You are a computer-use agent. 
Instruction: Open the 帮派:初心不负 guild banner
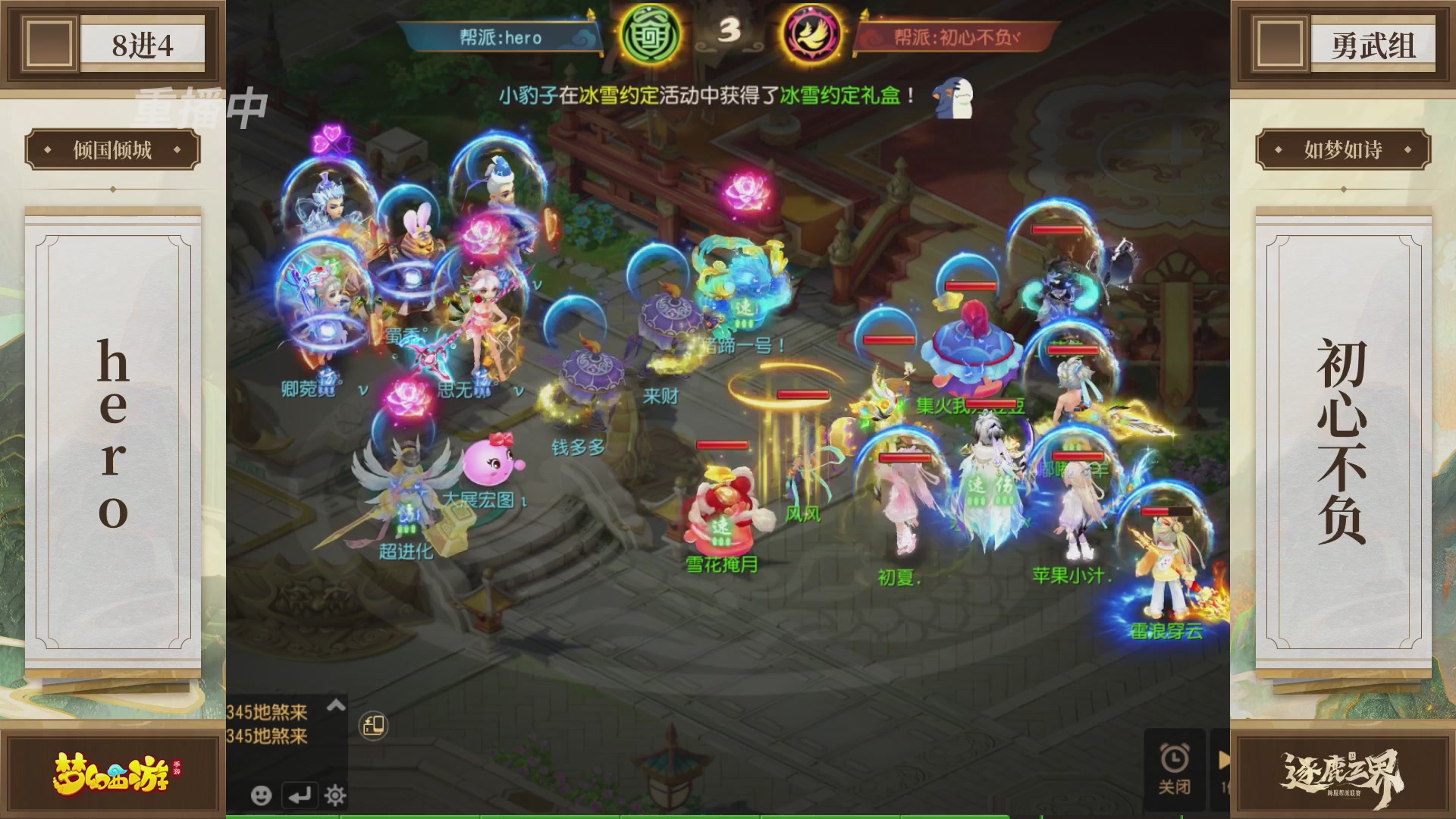pyautogui.click(x=957, y=36)
